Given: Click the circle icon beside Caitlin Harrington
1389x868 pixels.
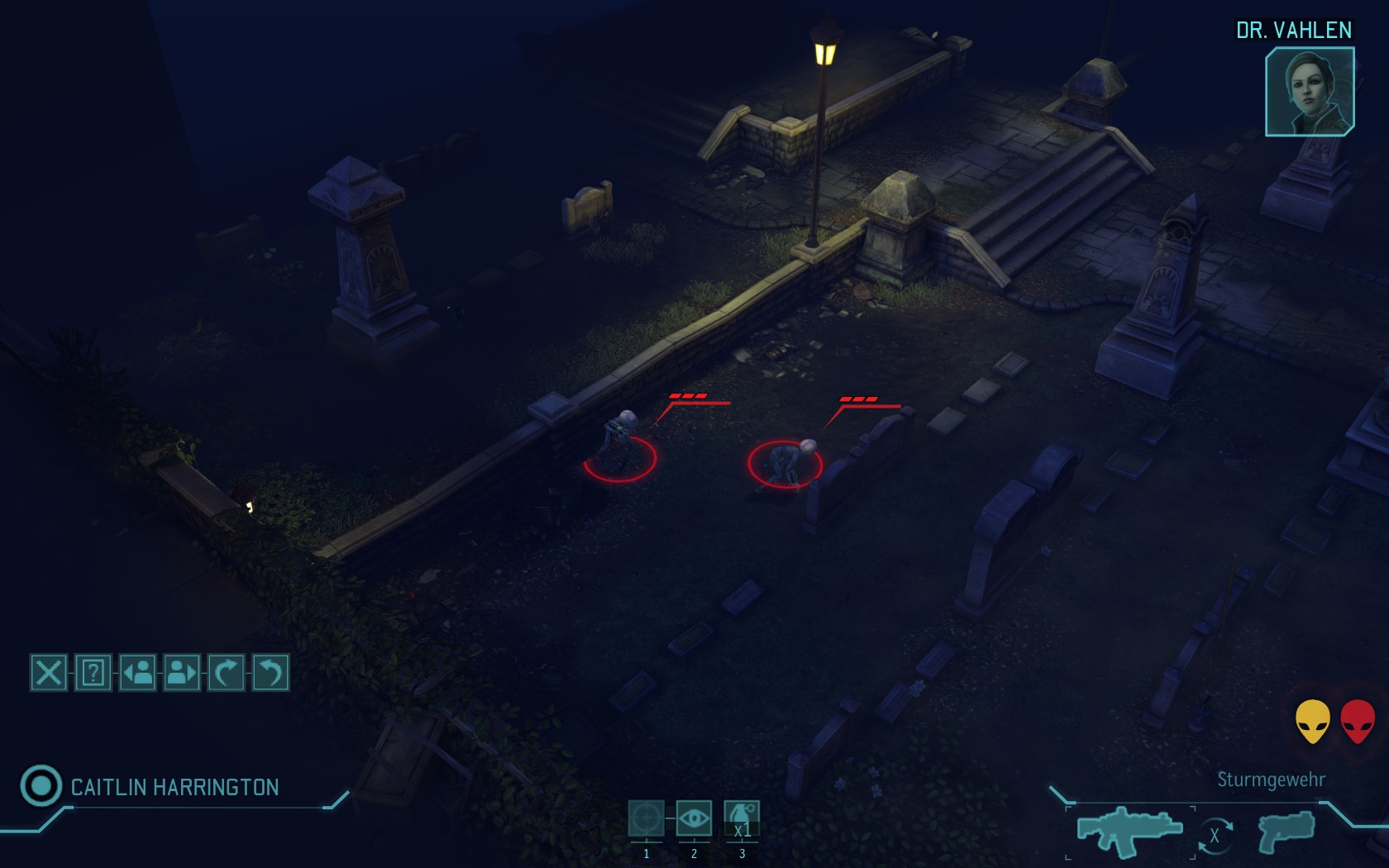Looking at the screenshot, I should tap(41, 785).
